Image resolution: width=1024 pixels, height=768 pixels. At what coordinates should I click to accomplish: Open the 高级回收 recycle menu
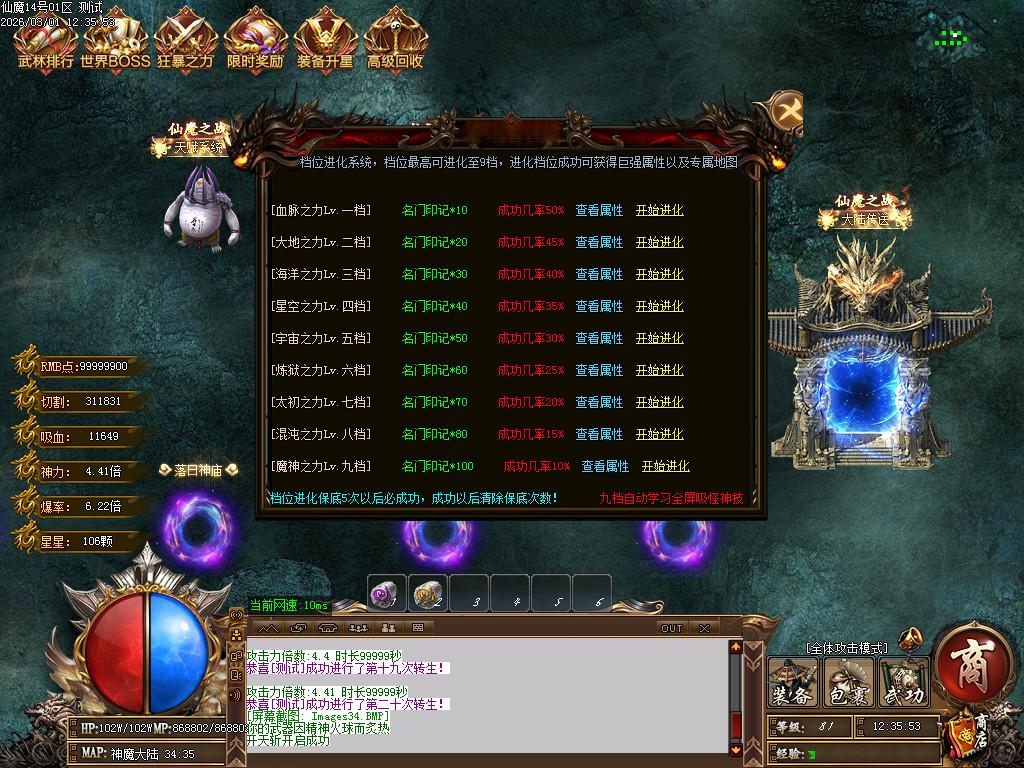(395, 45)
